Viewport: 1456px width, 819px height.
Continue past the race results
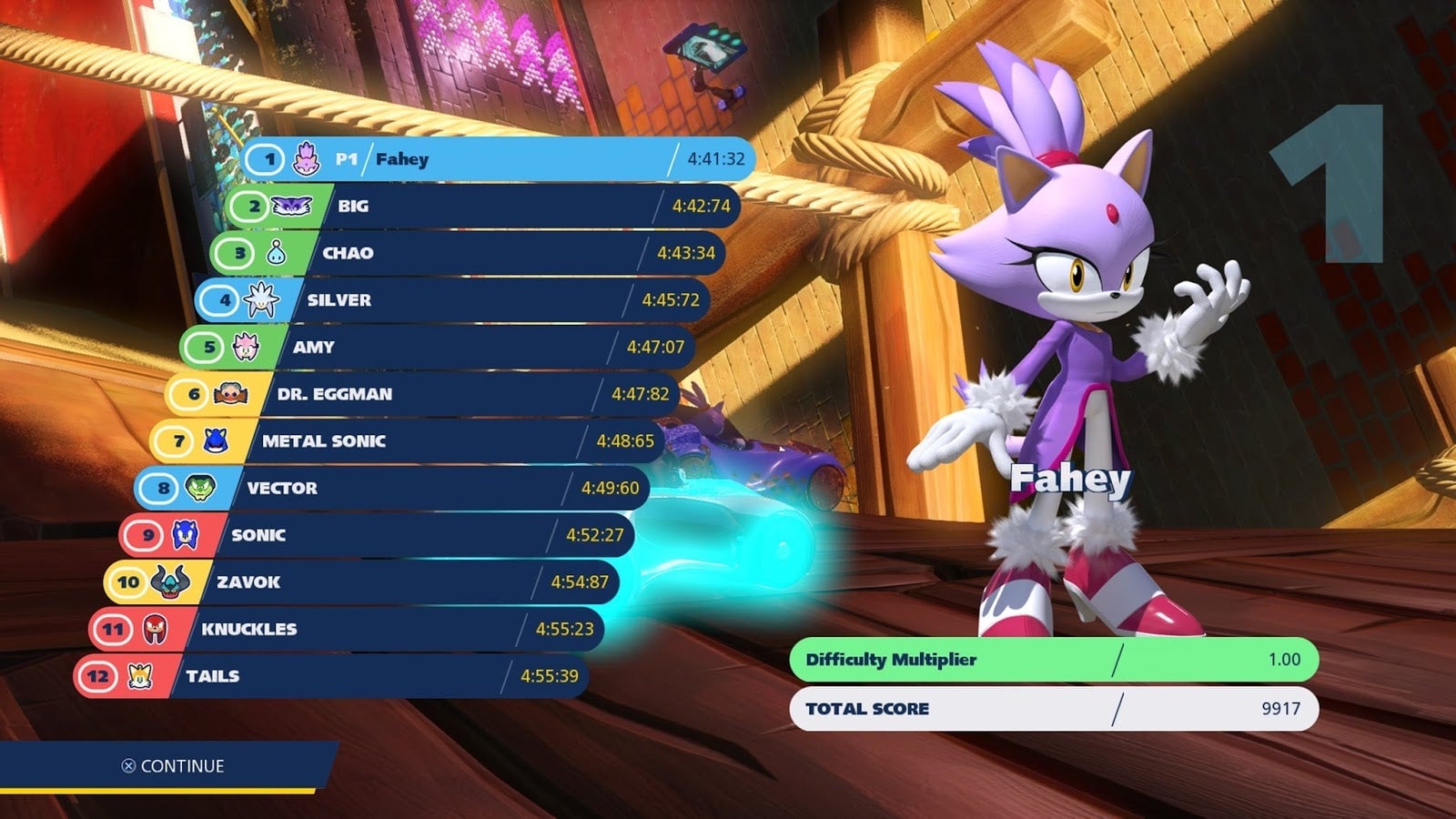pyautogui.click(x=173, y=766)
